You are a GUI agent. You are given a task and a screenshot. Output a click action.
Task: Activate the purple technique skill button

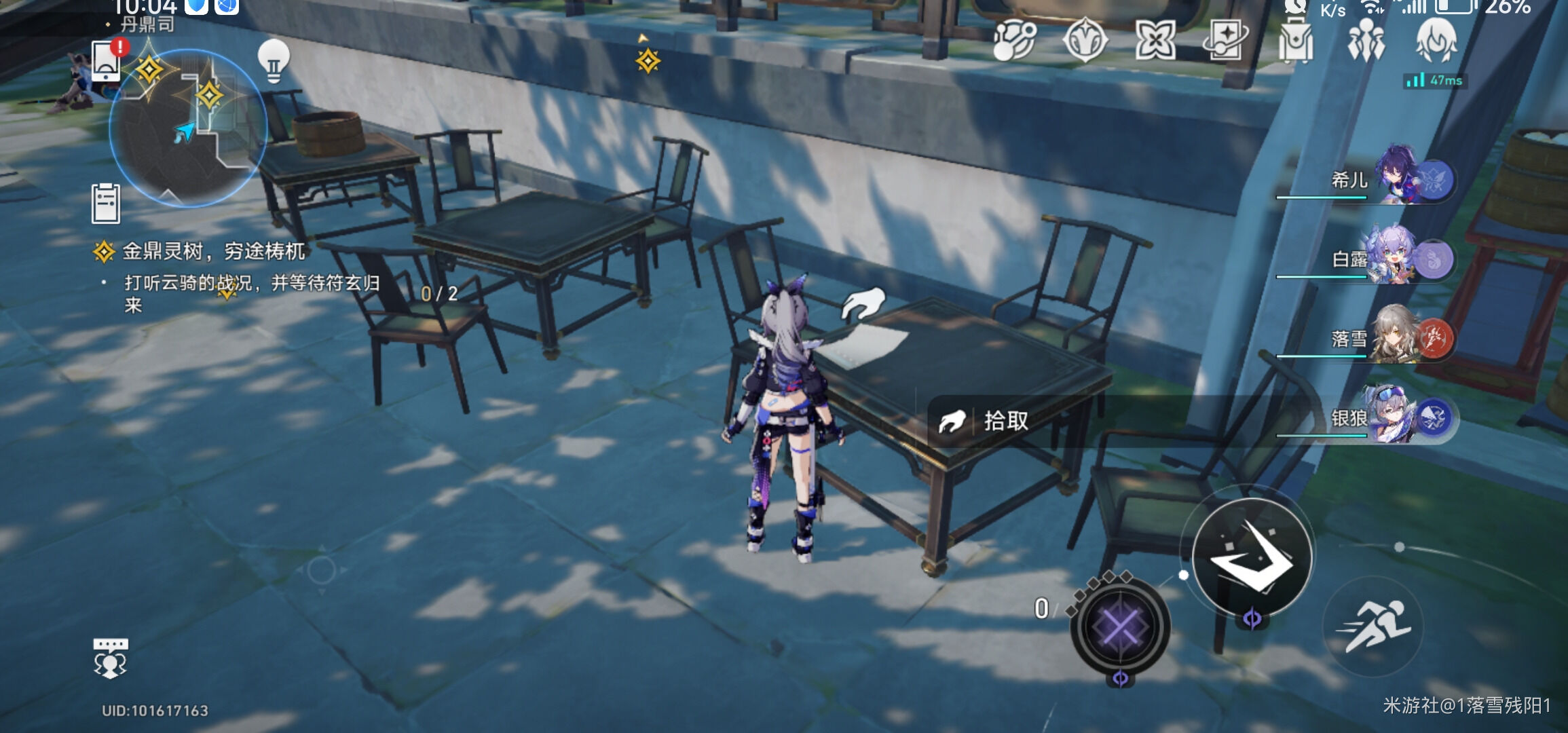click(1120, 626)
